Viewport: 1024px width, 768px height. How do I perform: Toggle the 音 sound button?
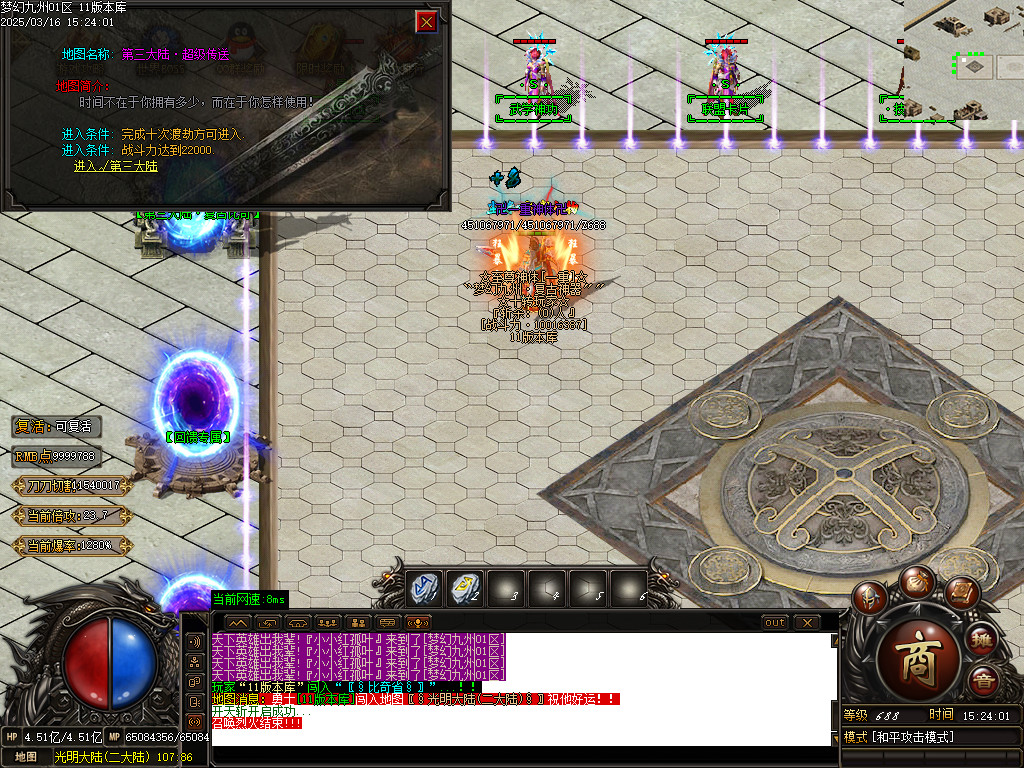pos(984,681)
